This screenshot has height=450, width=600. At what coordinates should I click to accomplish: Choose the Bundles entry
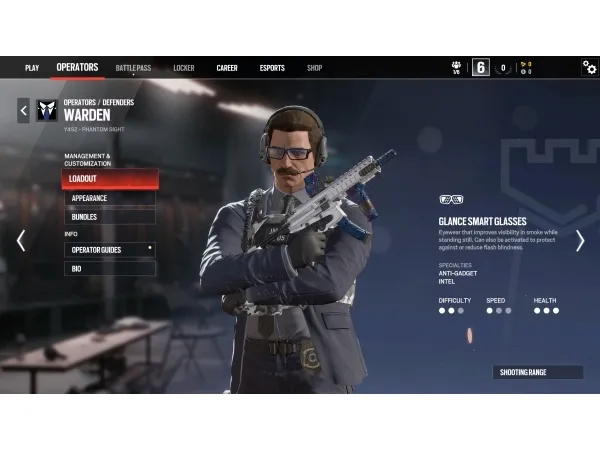click(x=111, y=216)
